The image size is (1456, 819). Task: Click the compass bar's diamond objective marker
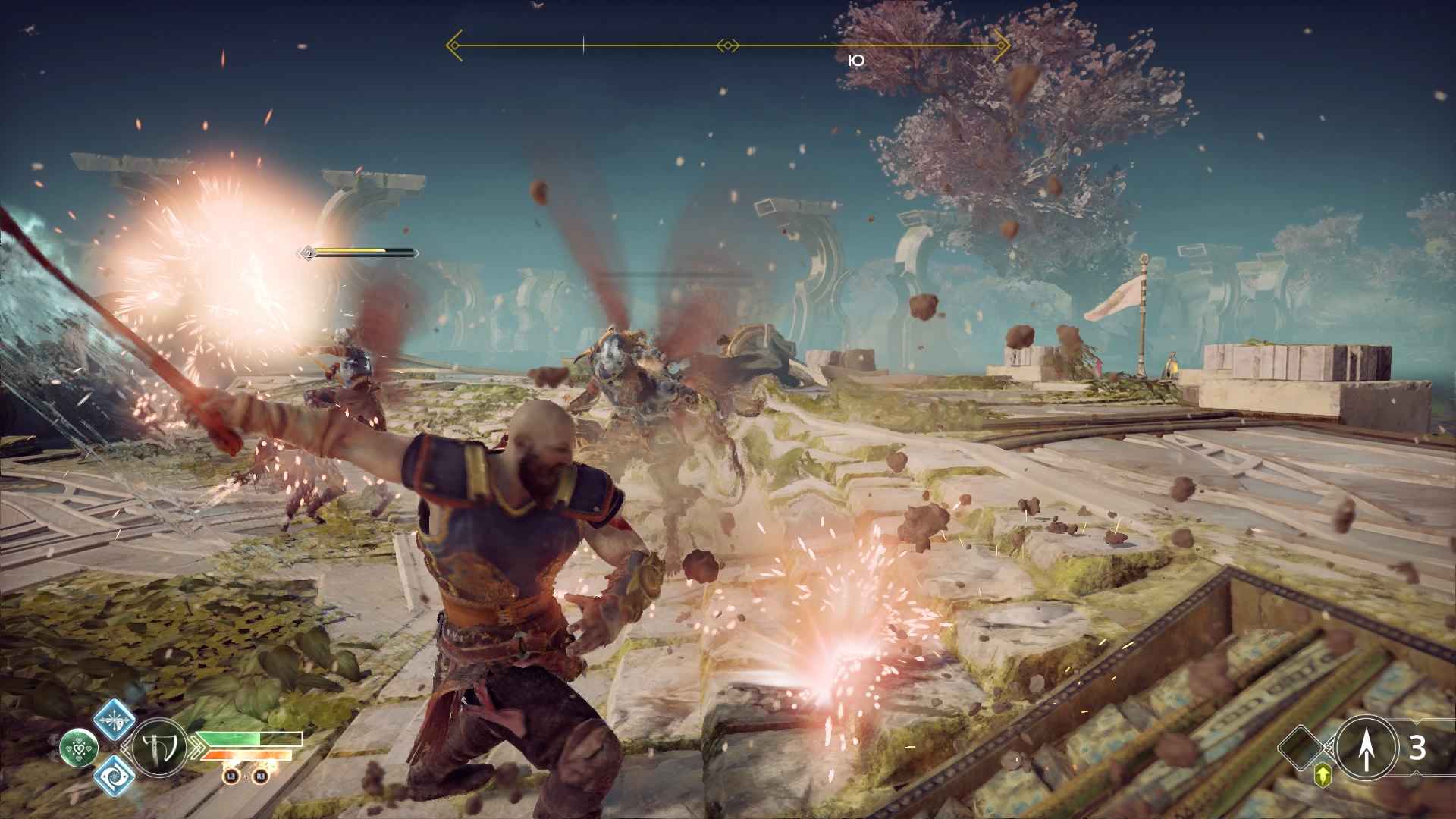(x=727, y=46)
